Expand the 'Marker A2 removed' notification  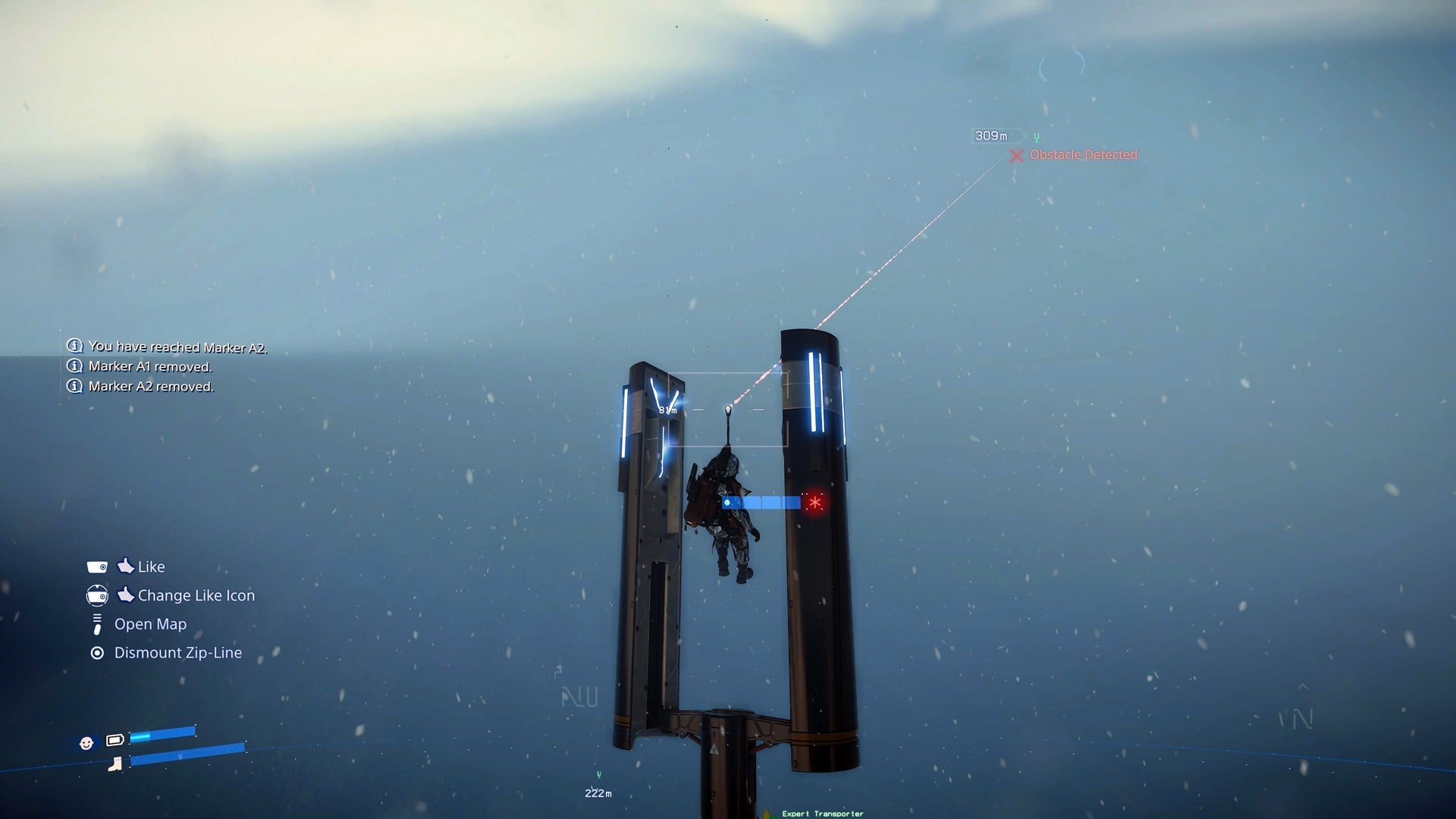coord(152,385)
